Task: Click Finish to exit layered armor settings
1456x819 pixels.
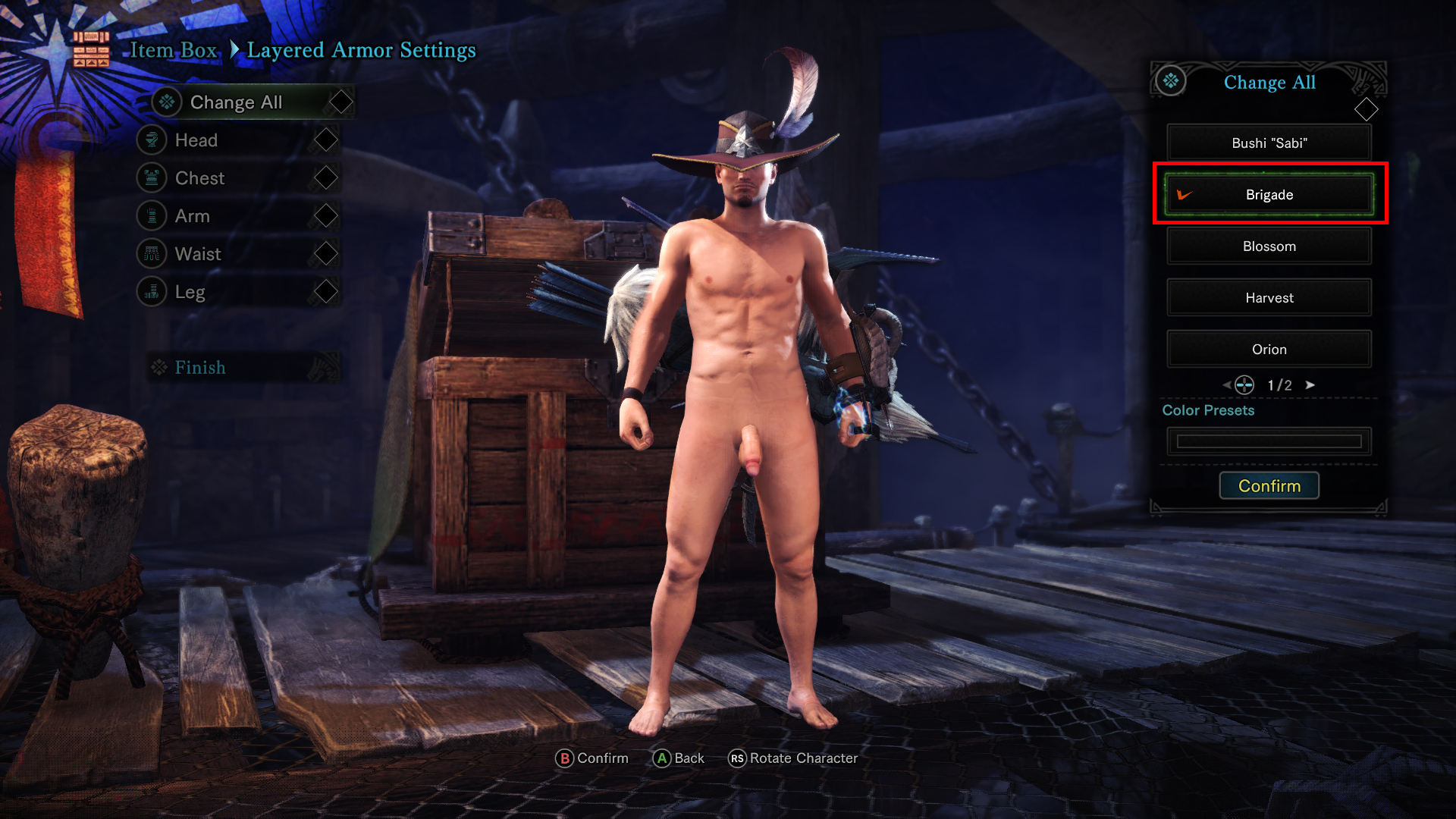Action: [200, 368]
